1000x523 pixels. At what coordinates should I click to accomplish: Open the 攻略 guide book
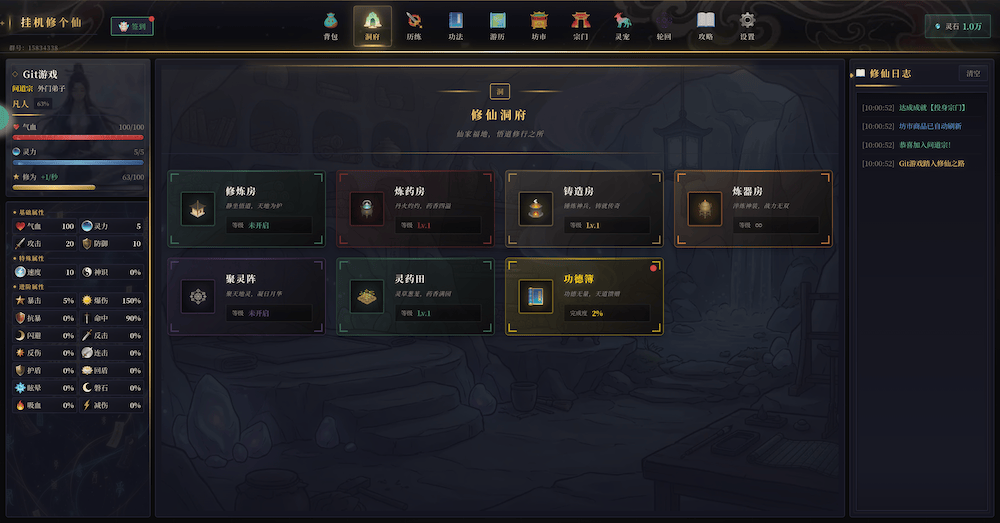[x=706, y=25]
